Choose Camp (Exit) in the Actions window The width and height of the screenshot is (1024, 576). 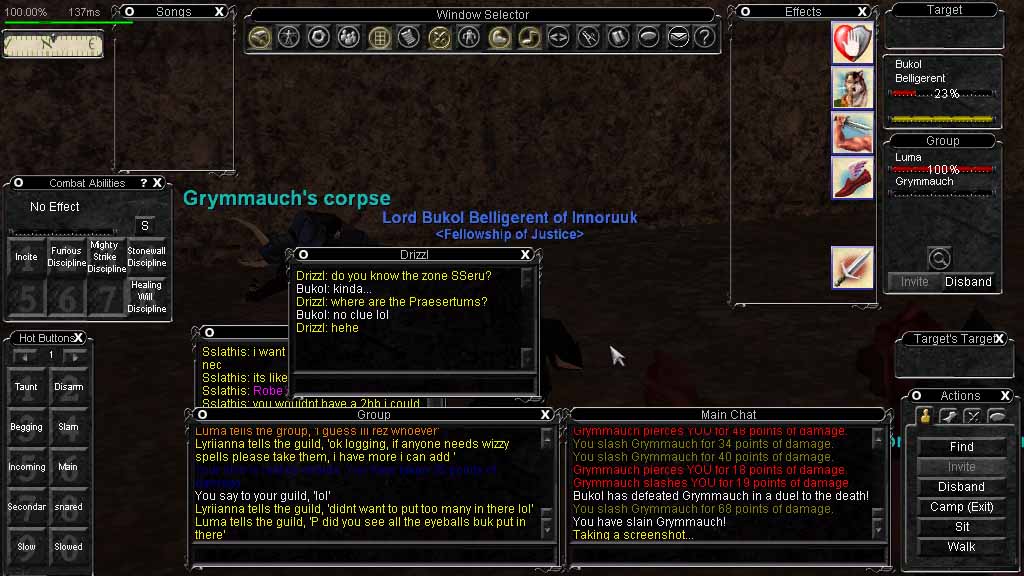(961, 507)
